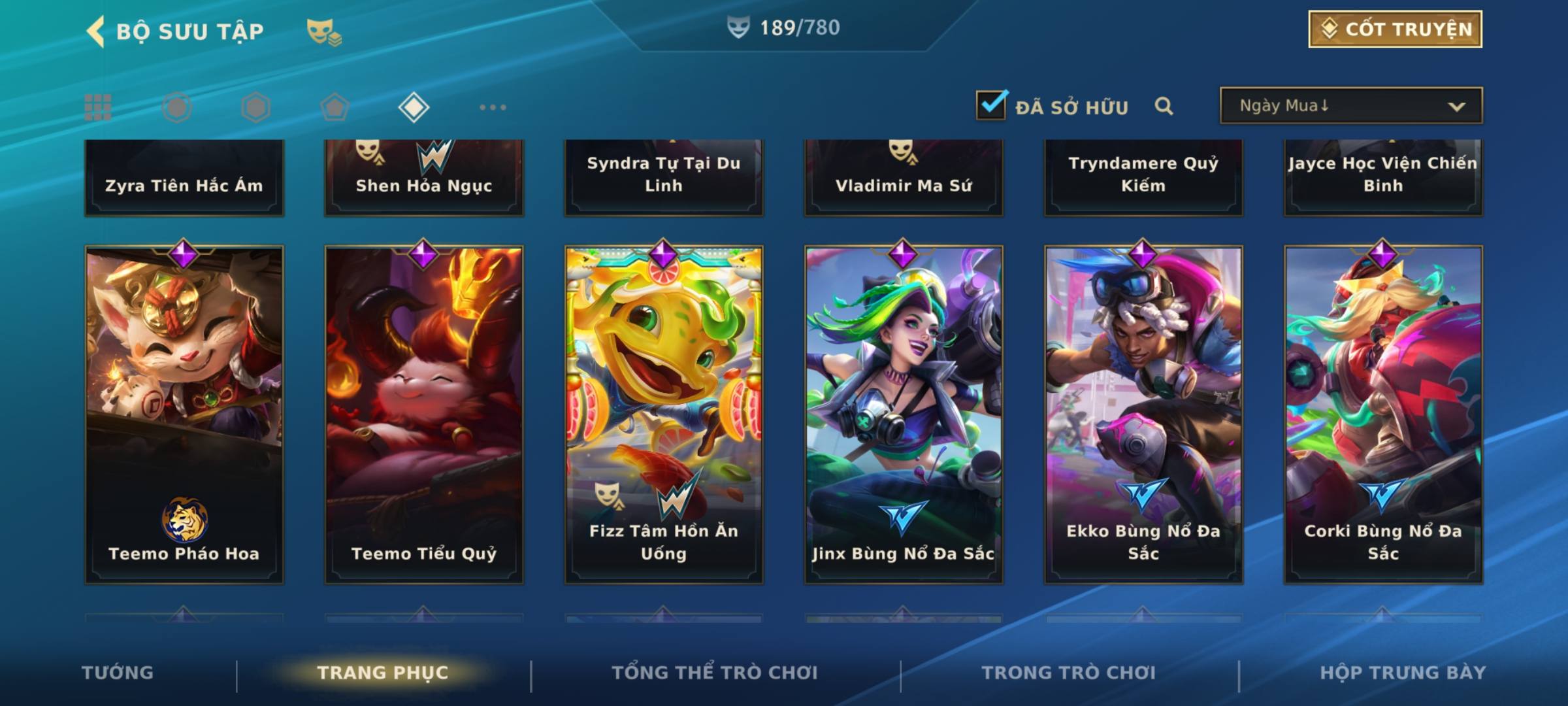View Ekko Bùng Nổ Đa Sắc skin
Viewport: 1568px width, 706px height.
[x=1143, y=414]
